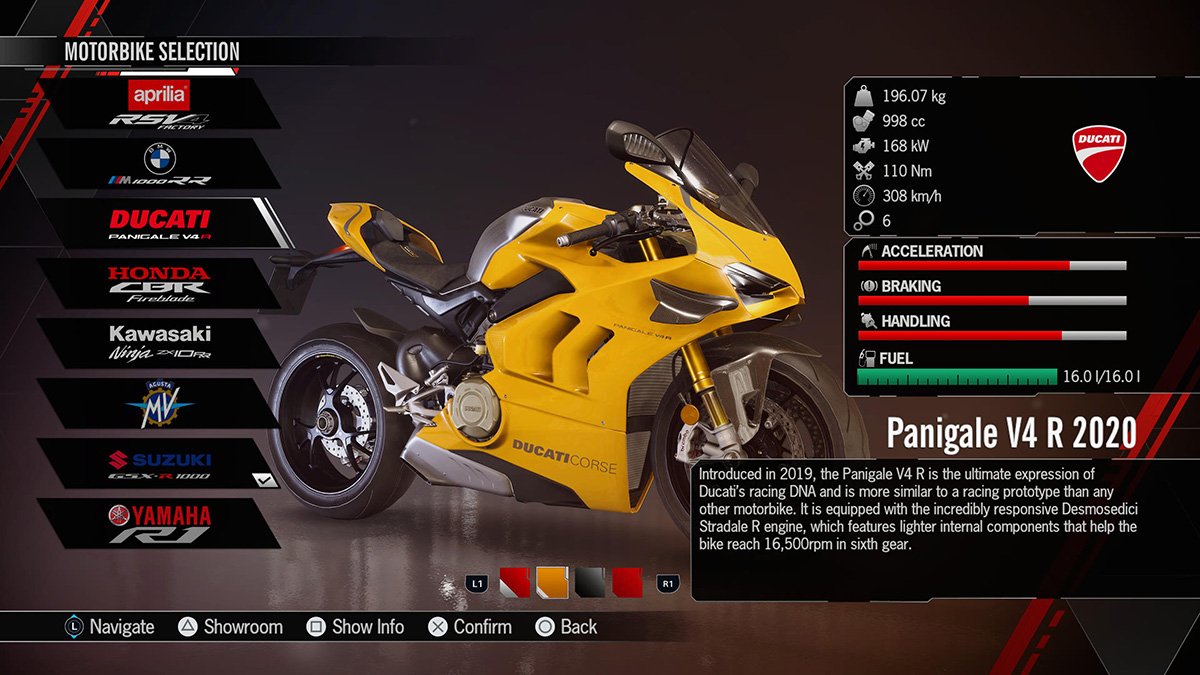Select the Ducati Panigale V4 R entry
This screenshot has width=1200, height=675.
tap(160, 224)
